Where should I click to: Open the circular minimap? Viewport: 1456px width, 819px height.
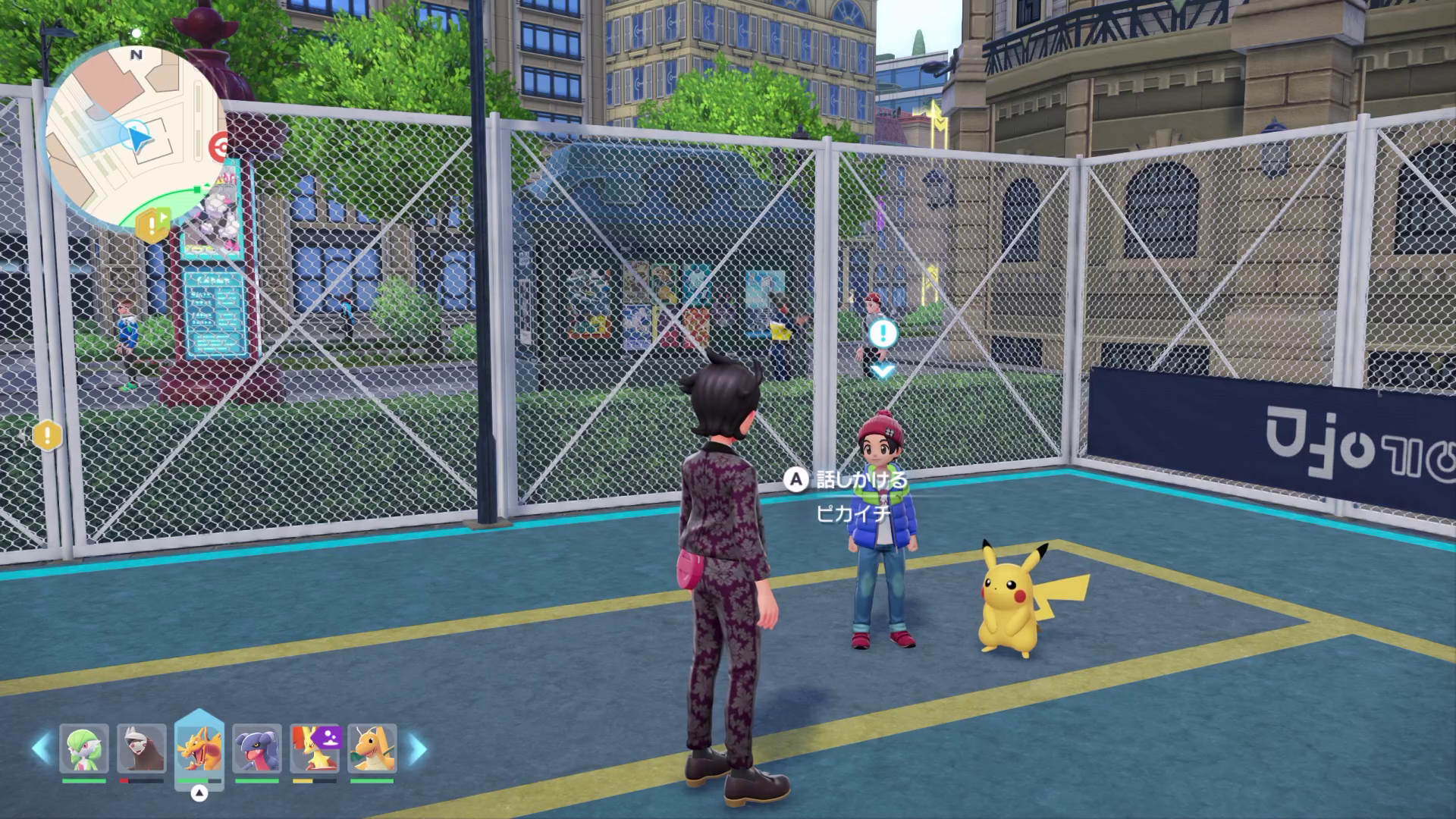[135, 136]
